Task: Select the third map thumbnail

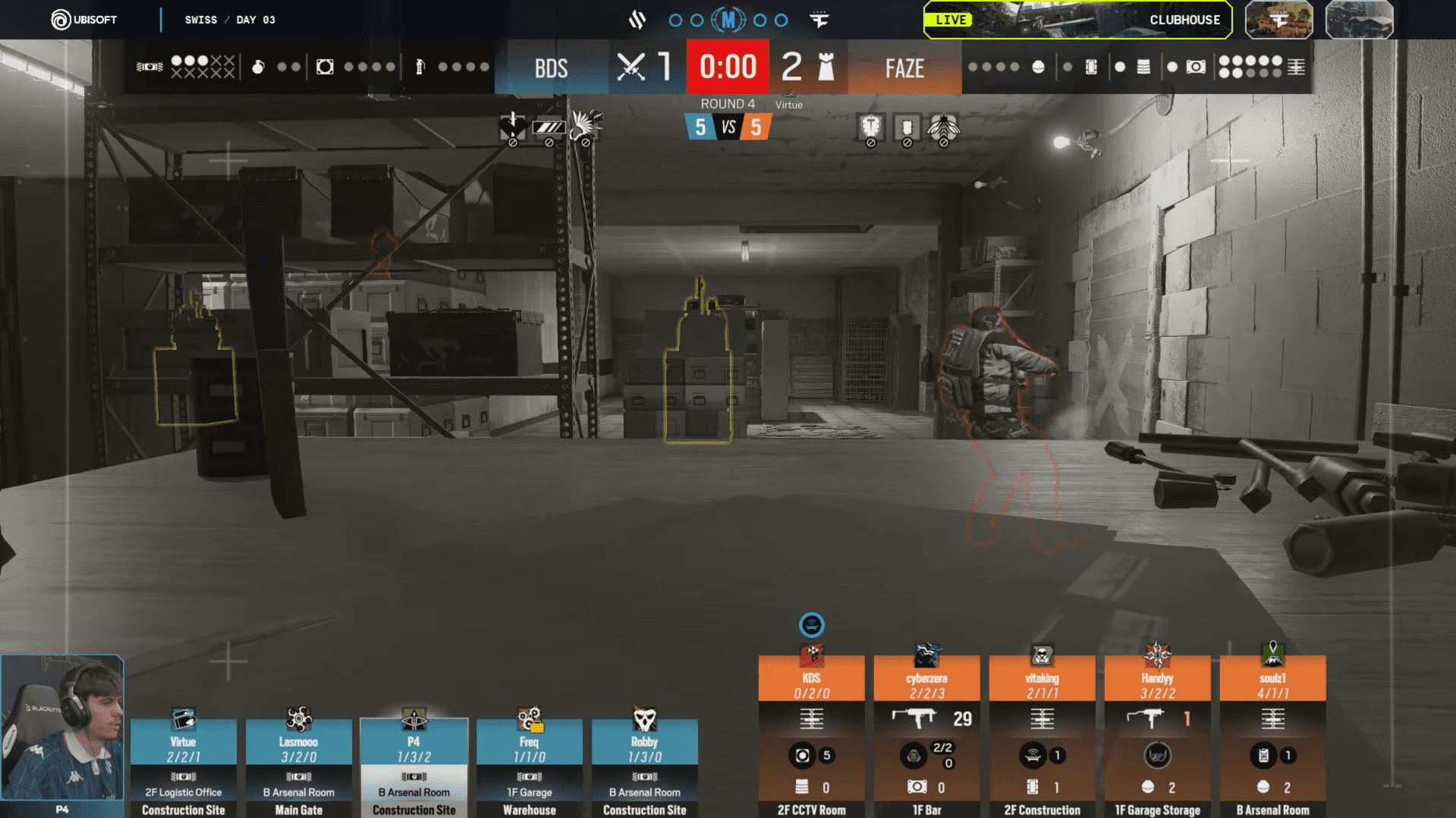Action: [1359, 20]
